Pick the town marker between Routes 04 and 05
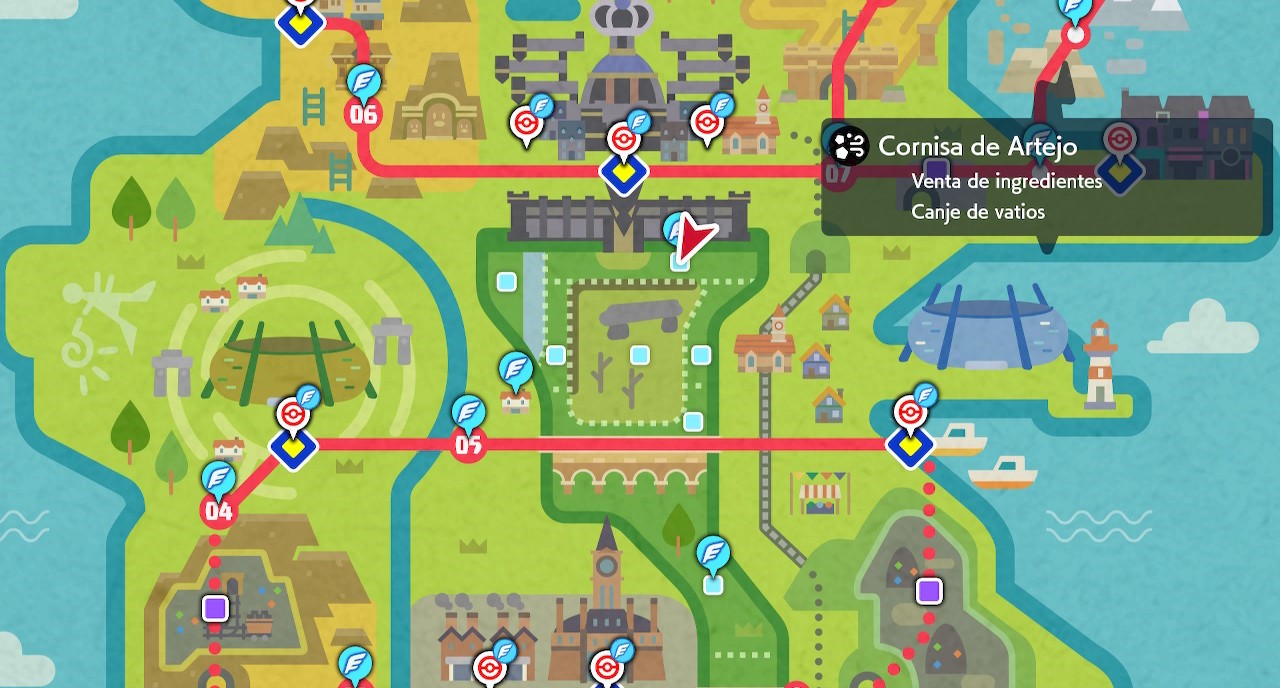Screen dimensions: 1280x688 (293, 446)
